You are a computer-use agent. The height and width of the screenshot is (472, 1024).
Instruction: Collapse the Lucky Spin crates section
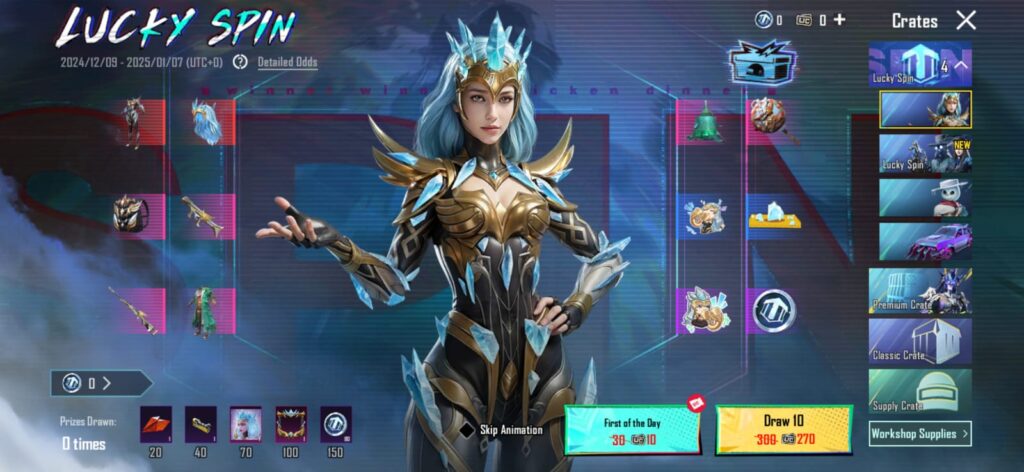960,67
